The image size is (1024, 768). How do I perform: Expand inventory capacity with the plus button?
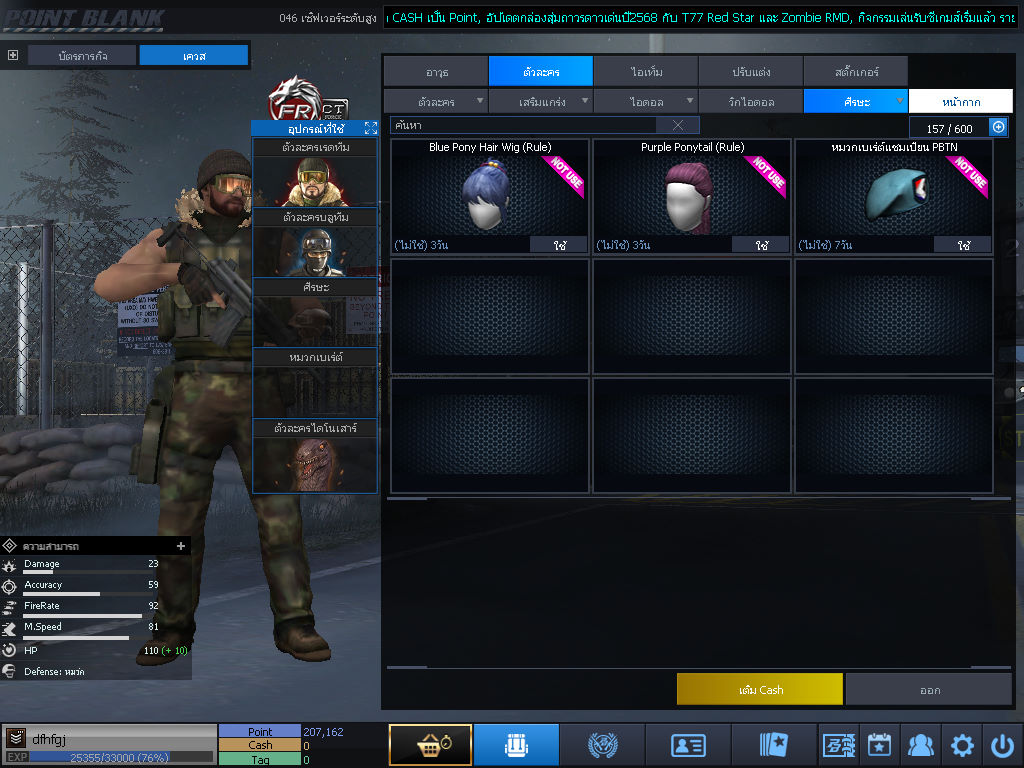click(x=998, y=127)
